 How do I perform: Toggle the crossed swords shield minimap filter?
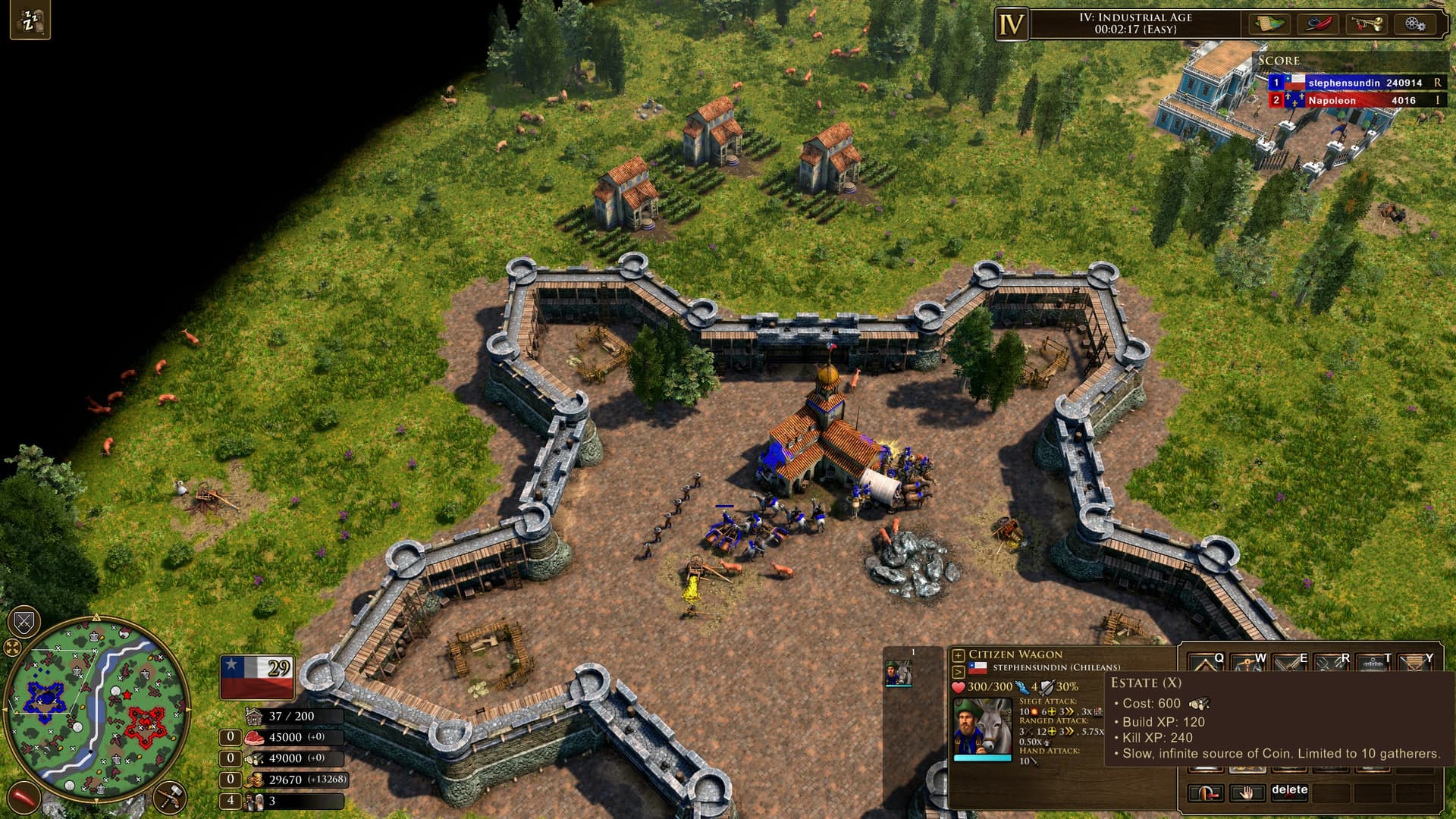click(x=24, y=623)
